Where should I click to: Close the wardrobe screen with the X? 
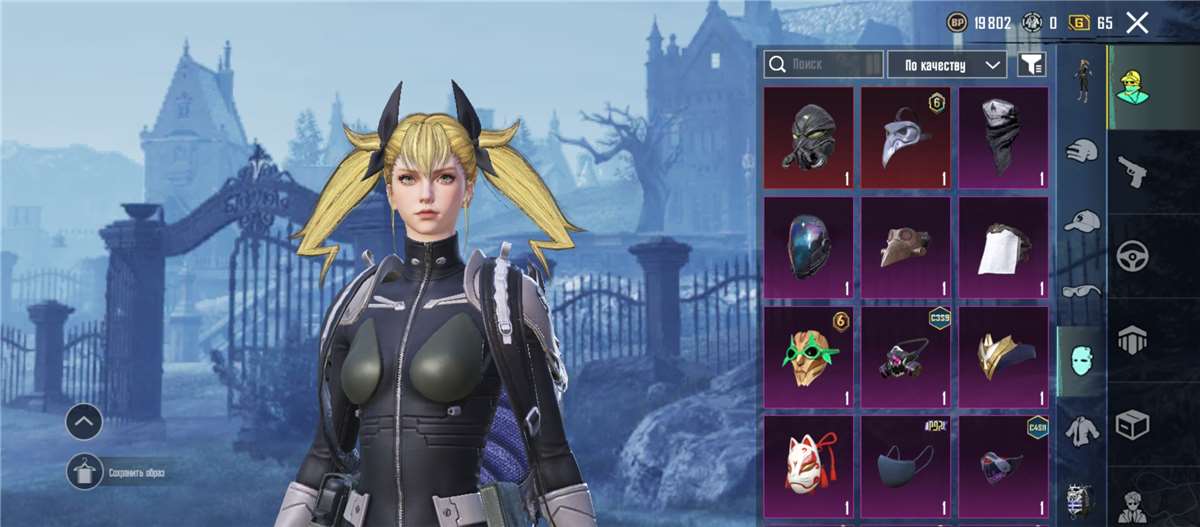[x=1137, y=23]
